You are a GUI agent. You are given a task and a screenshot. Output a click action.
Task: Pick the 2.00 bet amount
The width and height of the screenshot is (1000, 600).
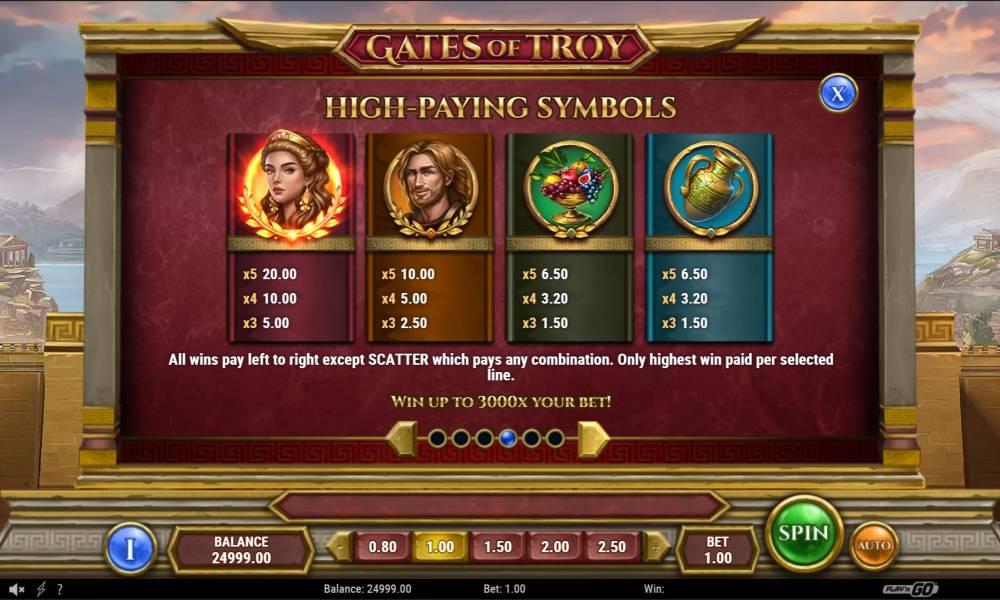tap(555, 547)
